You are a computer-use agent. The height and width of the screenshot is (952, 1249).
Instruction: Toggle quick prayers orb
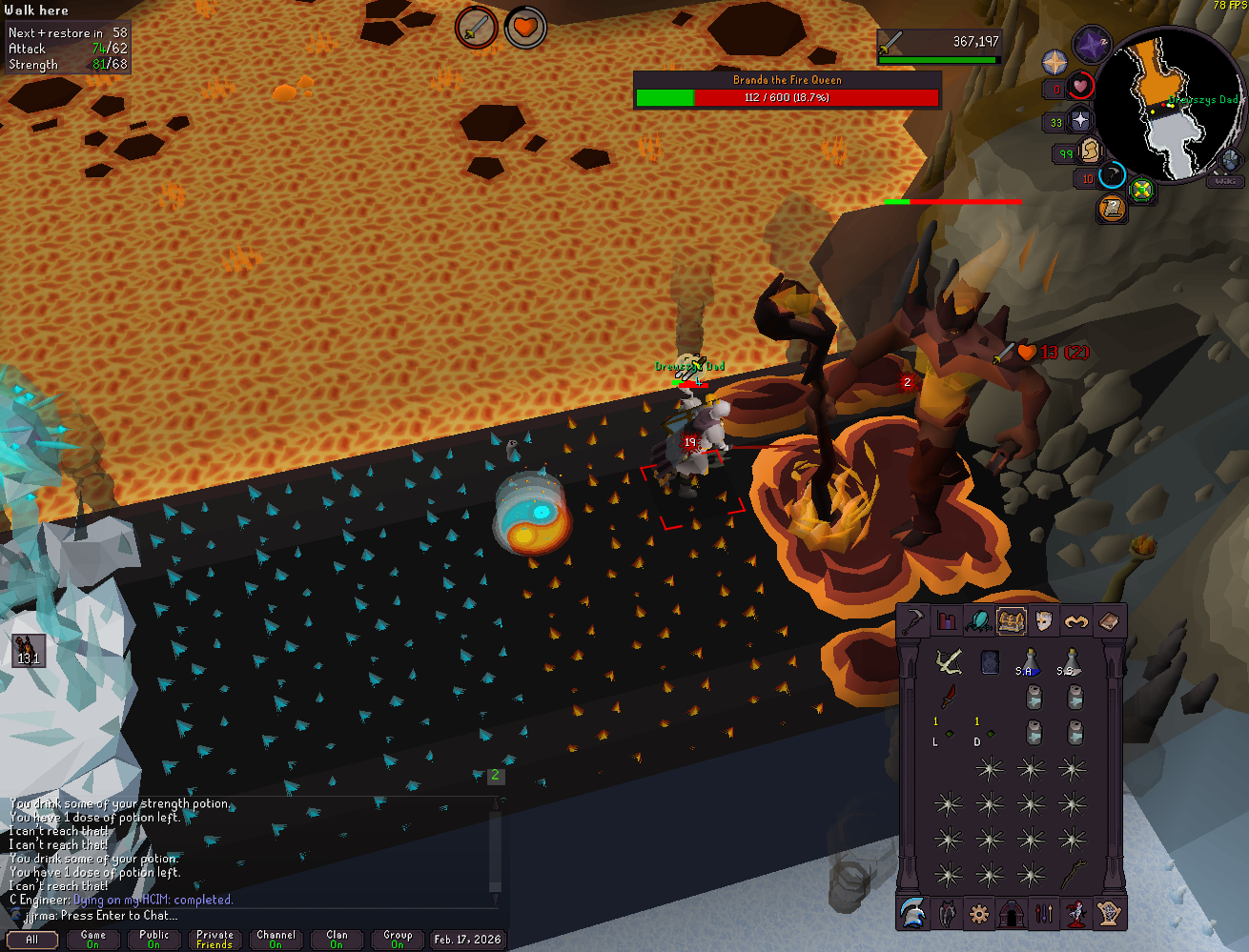[1078, 120]
